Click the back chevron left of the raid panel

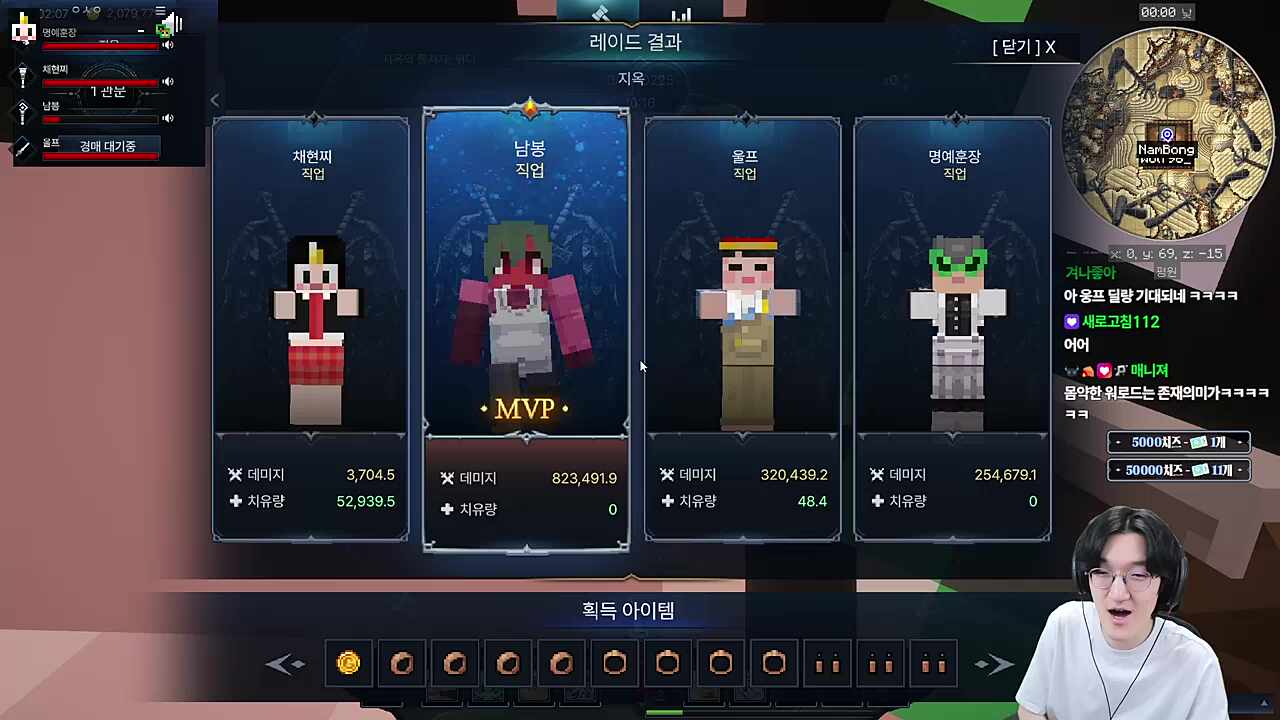click(x=215, y=100)
